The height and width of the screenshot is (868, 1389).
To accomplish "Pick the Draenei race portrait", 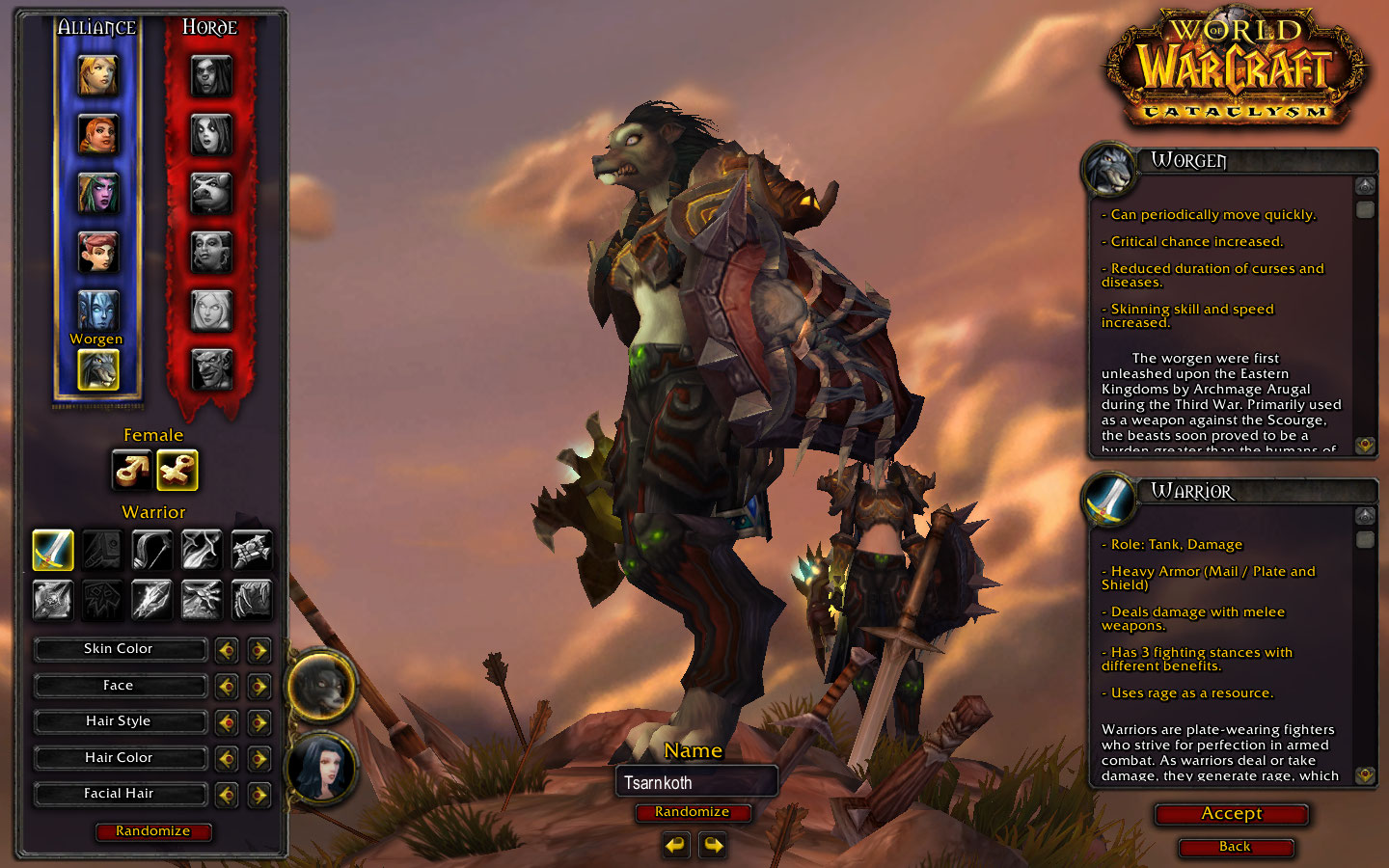I will (x=97, y=311).
